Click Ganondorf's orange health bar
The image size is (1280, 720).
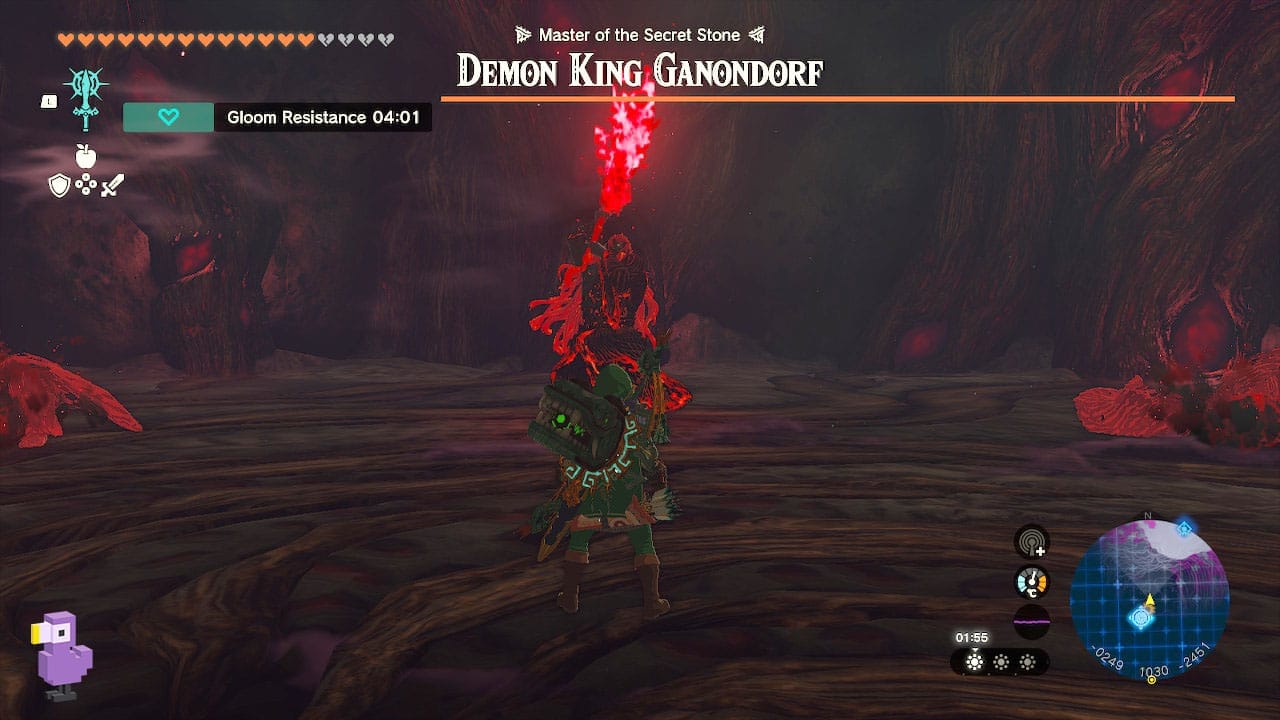640,99
